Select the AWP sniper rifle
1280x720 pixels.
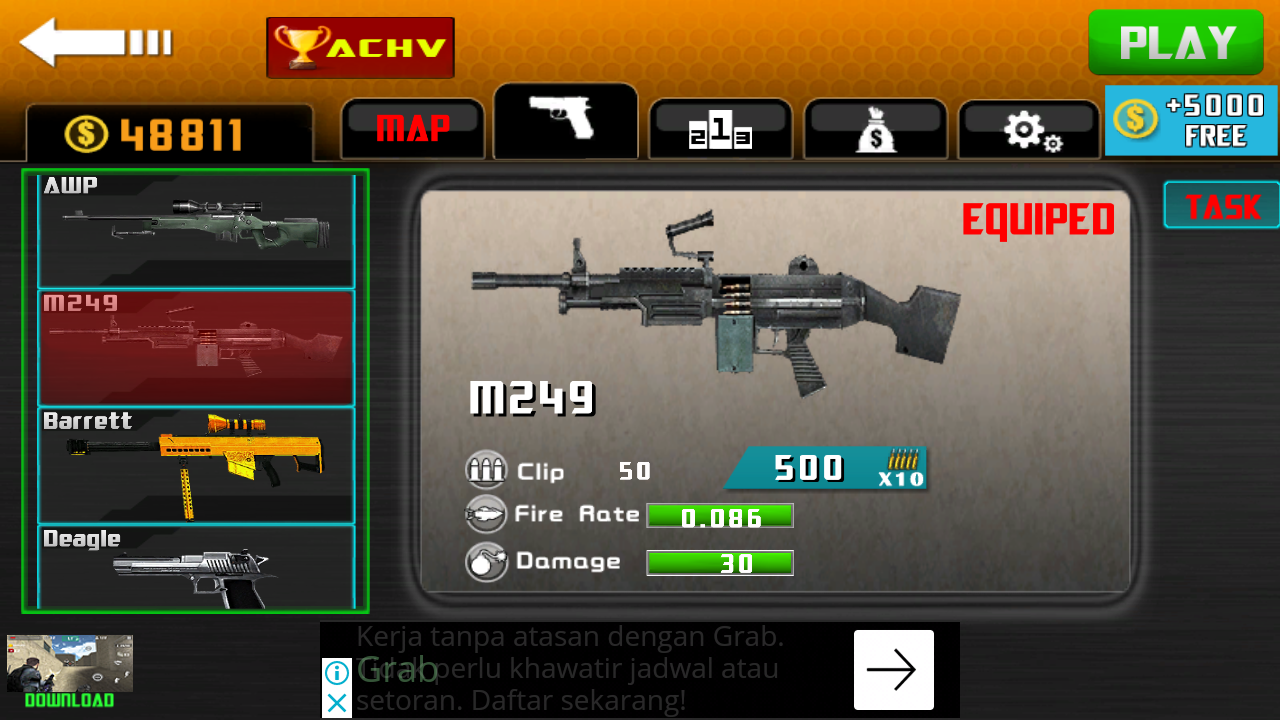196,230
